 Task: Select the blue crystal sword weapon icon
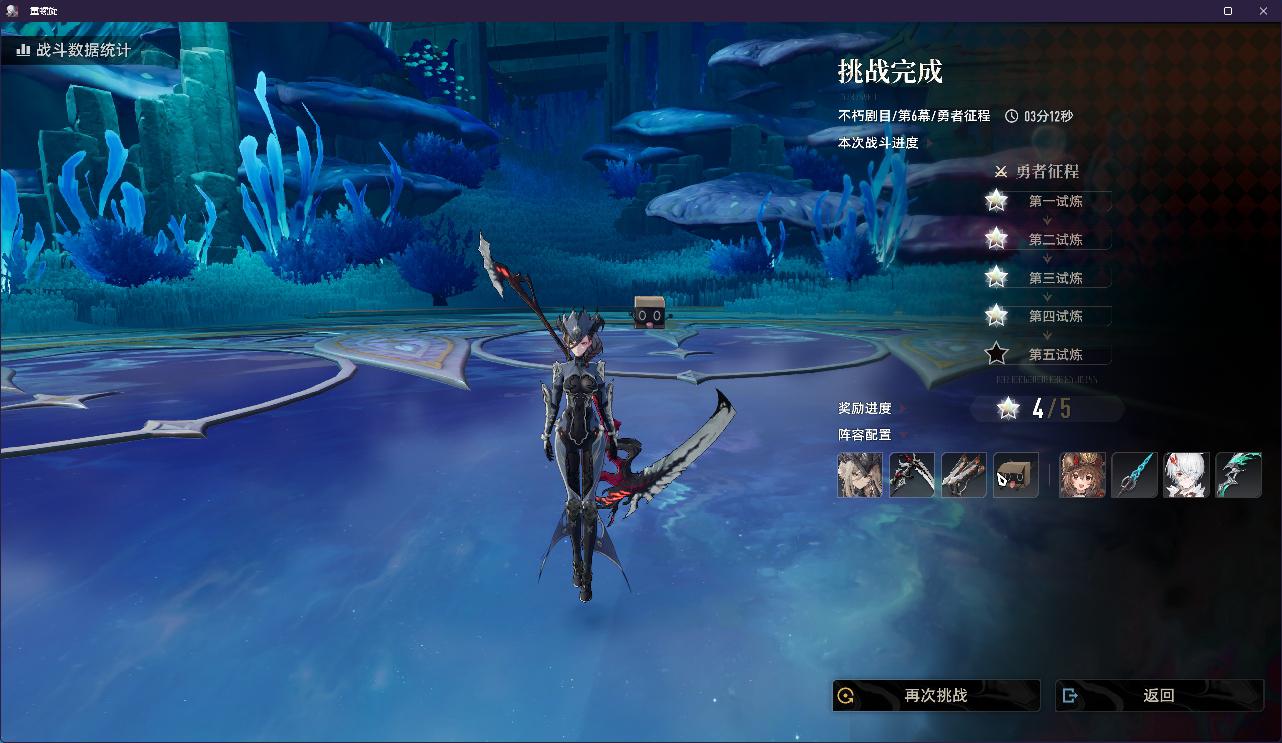(x=1134, y=475)
